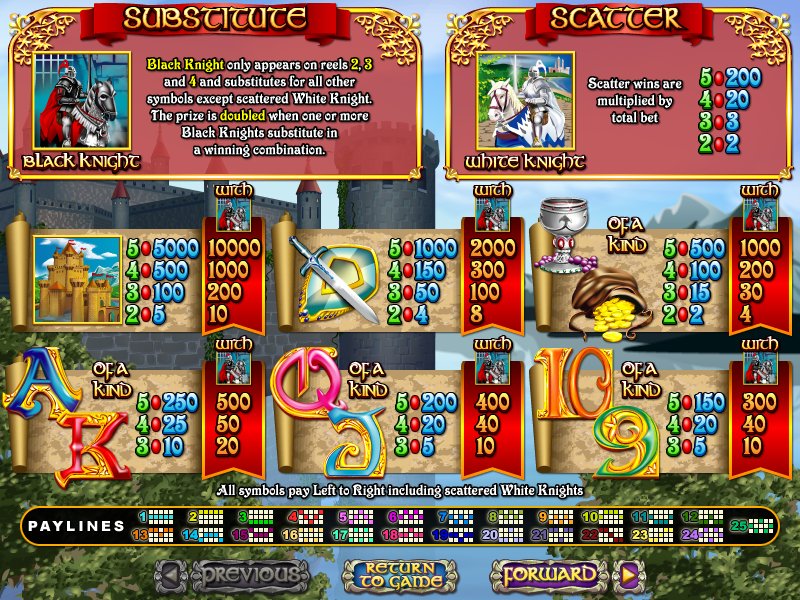The height and width of the screenshot is (600, 800).
Task: Click the Return to Game button
Action: point(399,575)
